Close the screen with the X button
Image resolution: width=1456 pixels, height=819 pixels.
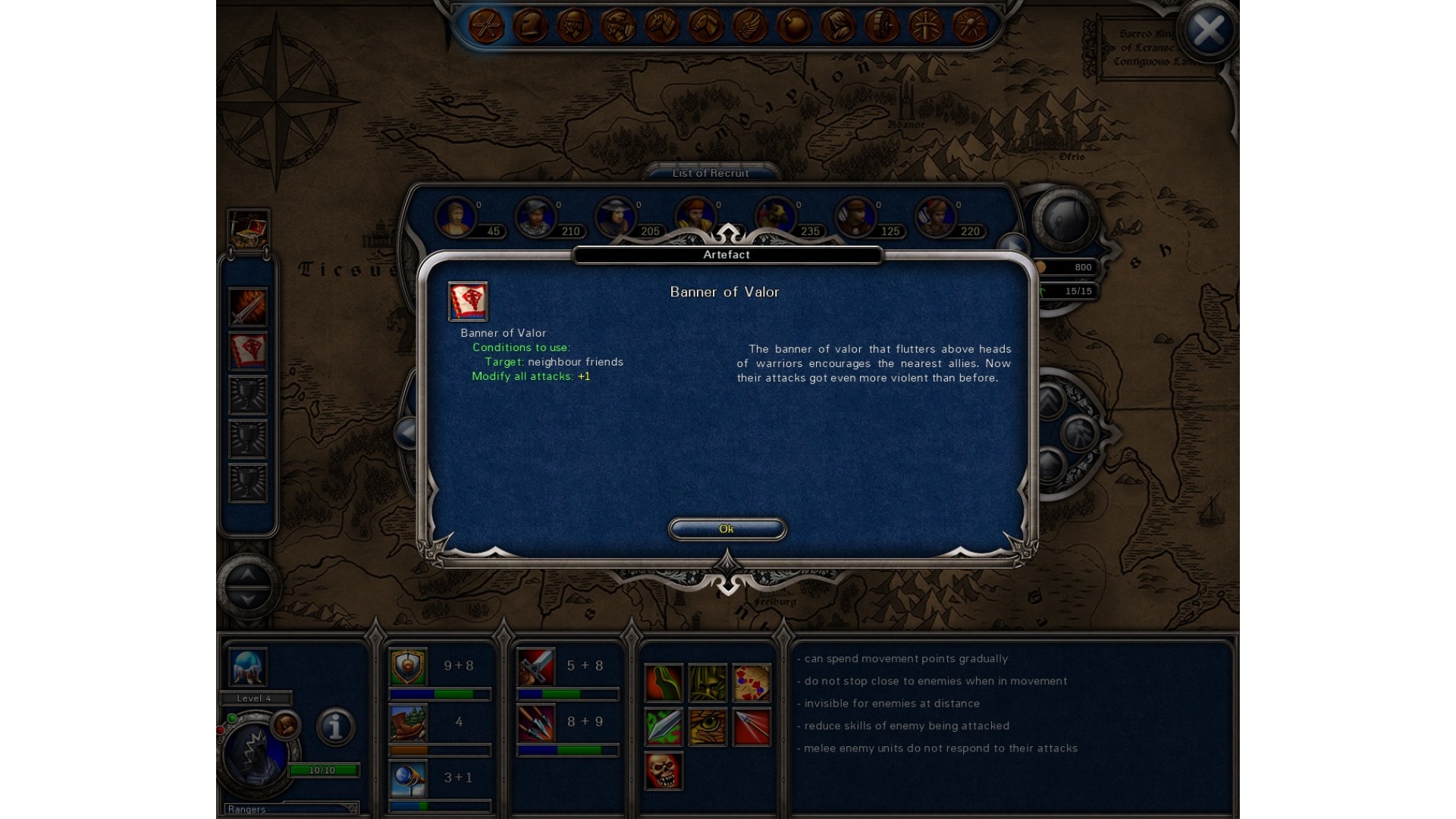1208,31
